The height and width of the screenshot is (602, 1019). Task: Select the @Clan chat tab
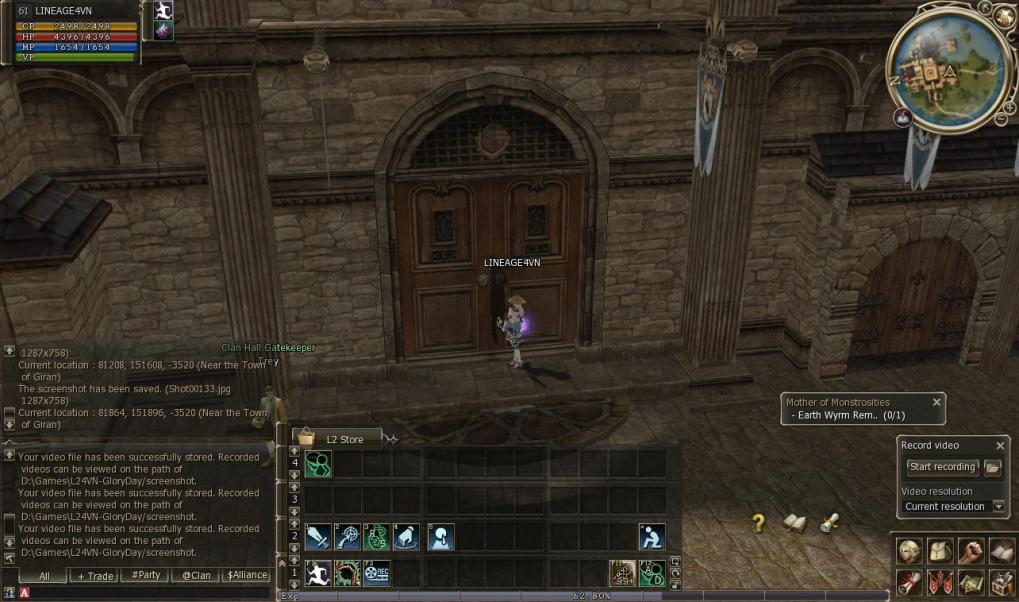point(195,576)
